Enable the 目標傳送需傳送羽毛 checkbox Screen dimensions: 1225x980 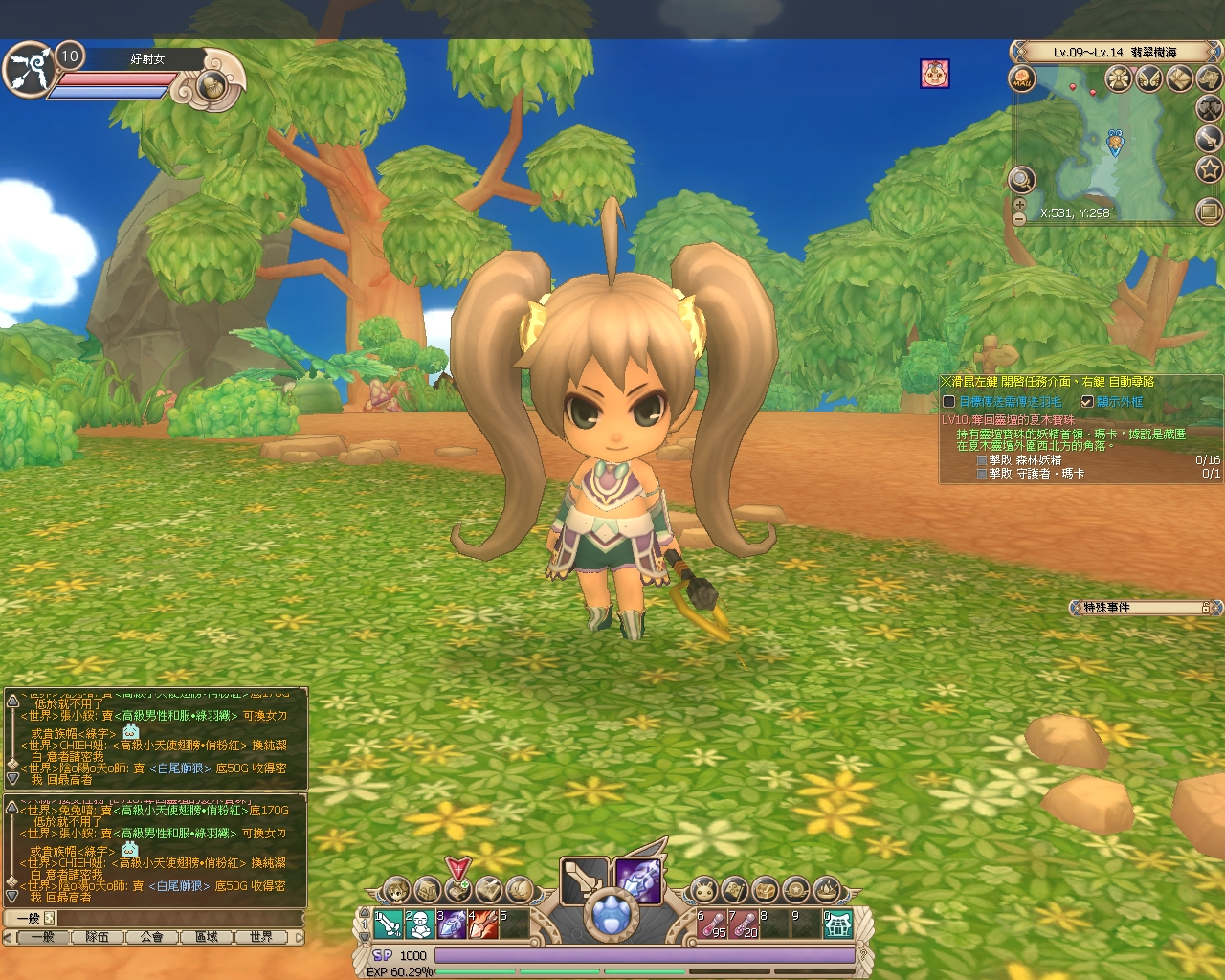949,402
